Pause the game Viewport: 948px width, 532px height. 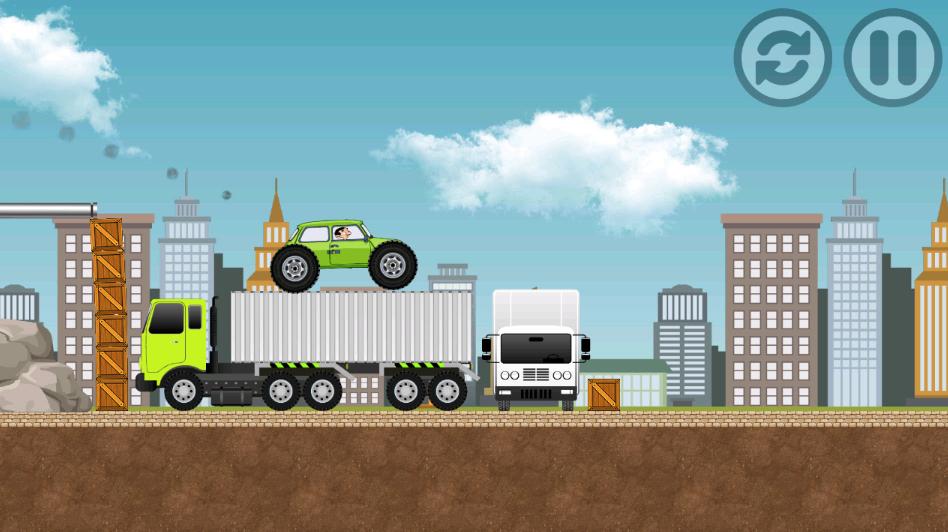[893, 58]
